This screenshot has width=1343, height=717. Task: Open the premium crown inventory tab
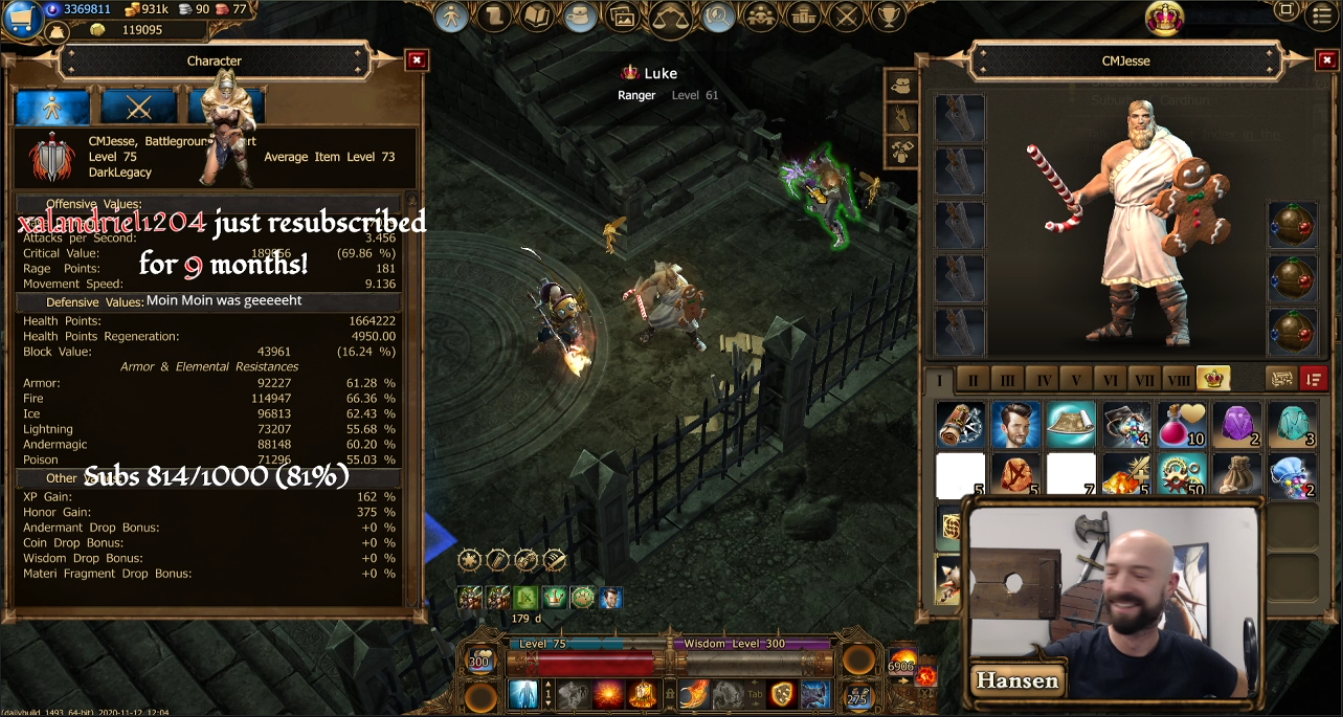[1213, 379]
